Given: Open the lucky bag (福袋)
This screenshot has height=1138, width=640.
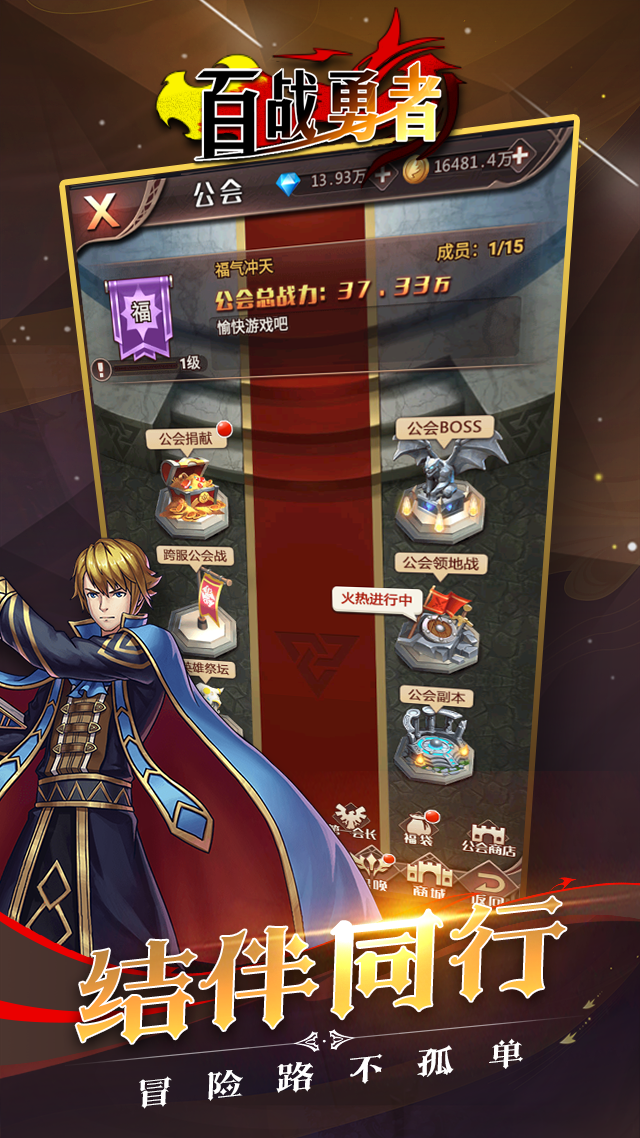Looking at the screenshot, I should [x=416, y=831].
